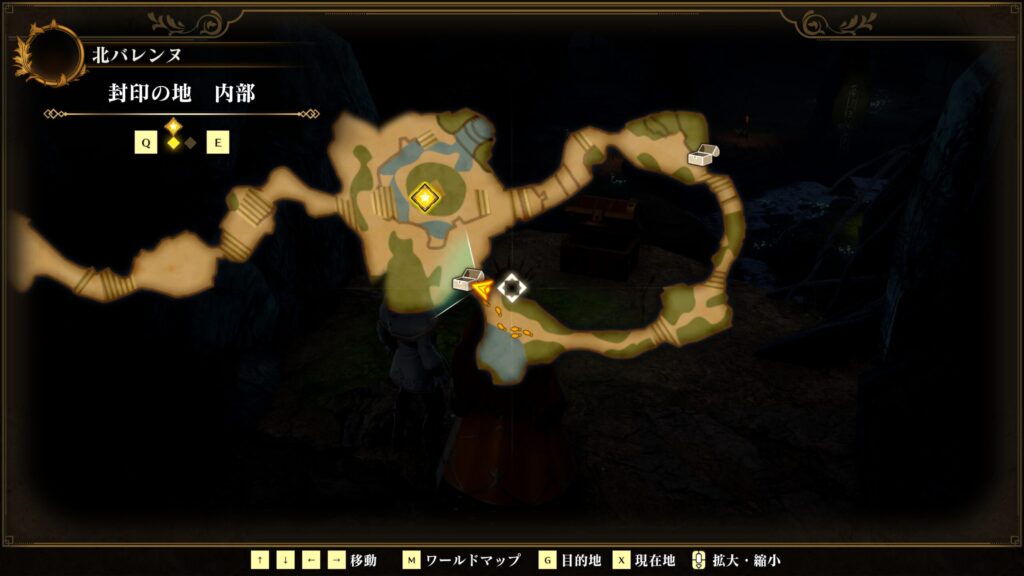Select the treasure chest marker farthest from the player

click(703, 155)
